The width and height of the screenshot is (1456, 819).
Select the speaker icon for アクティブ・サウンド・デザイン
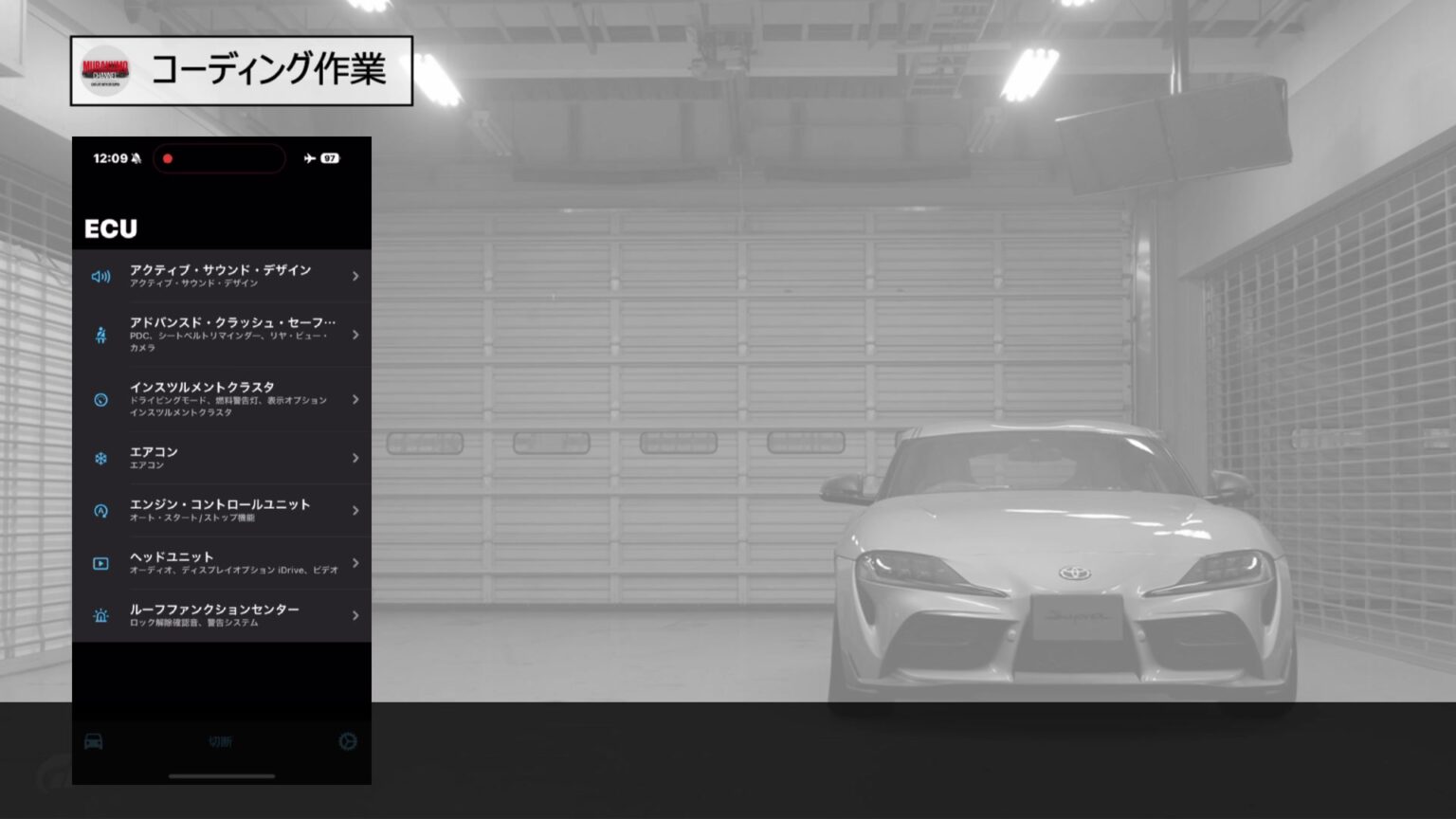click(100, 276)
